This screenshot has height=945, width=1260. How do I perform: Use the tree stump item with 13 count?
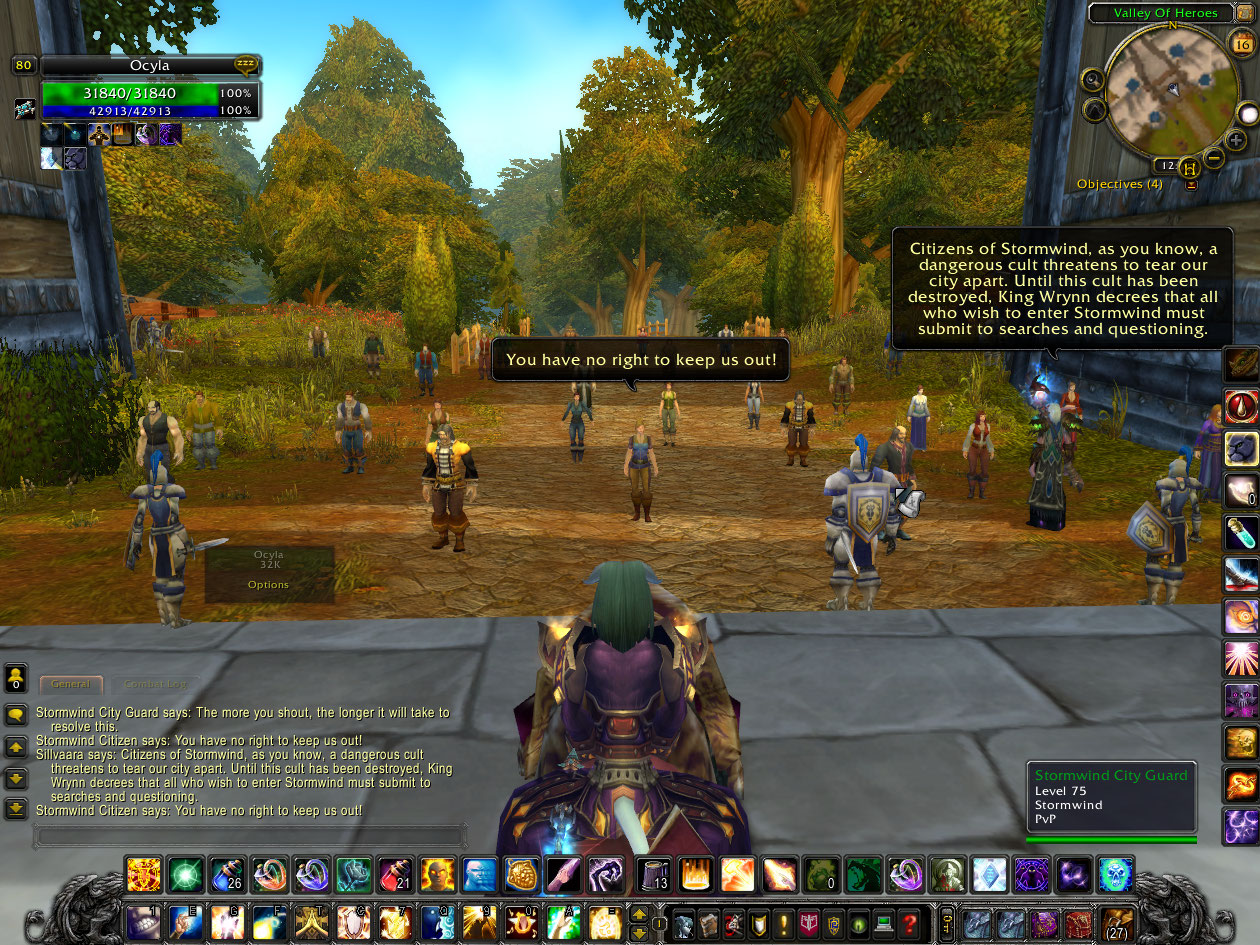pyautogui.click(x=654, y=875)
